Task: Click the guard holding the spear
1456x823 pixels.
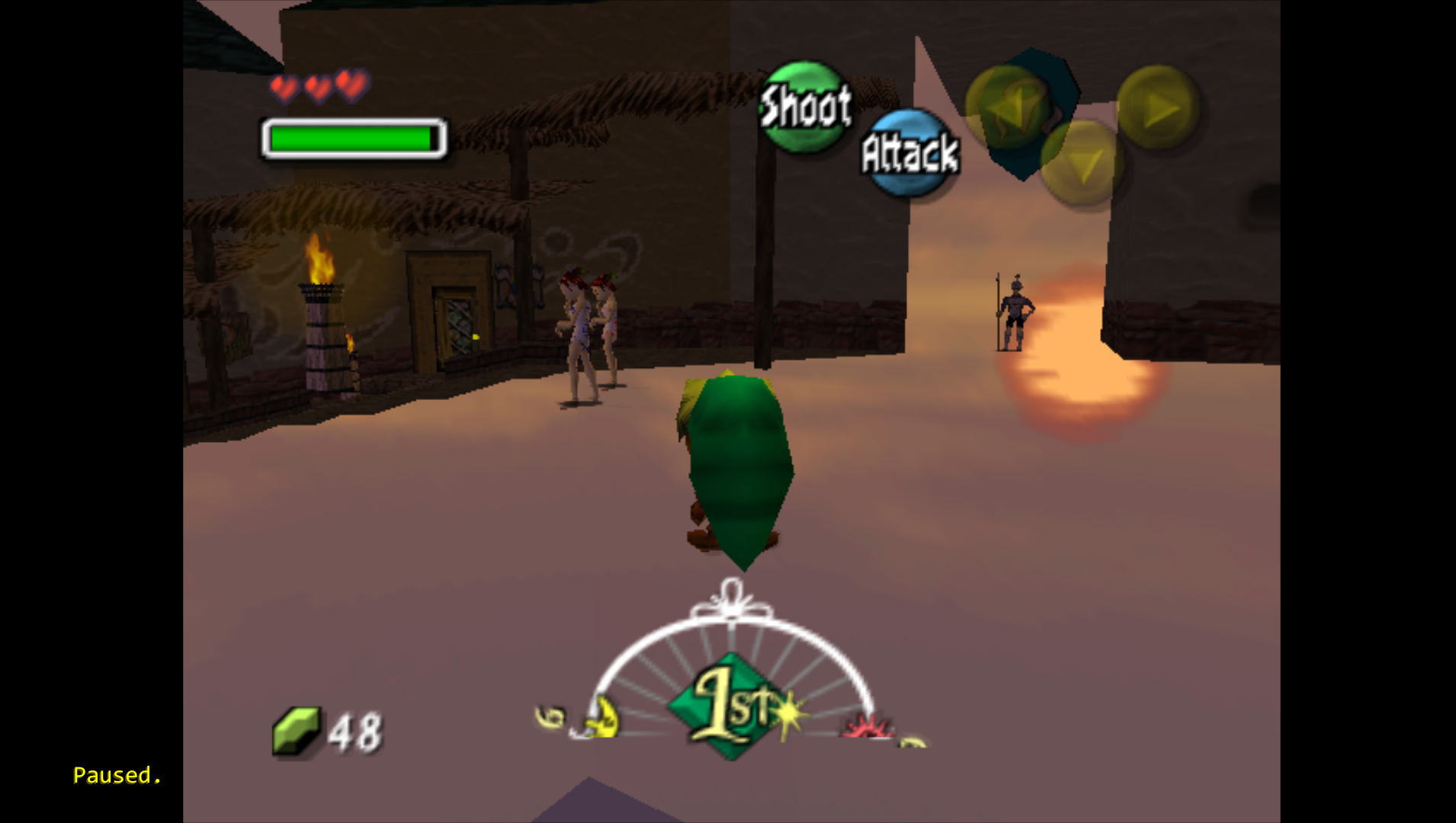Action: click(1015, 309)
